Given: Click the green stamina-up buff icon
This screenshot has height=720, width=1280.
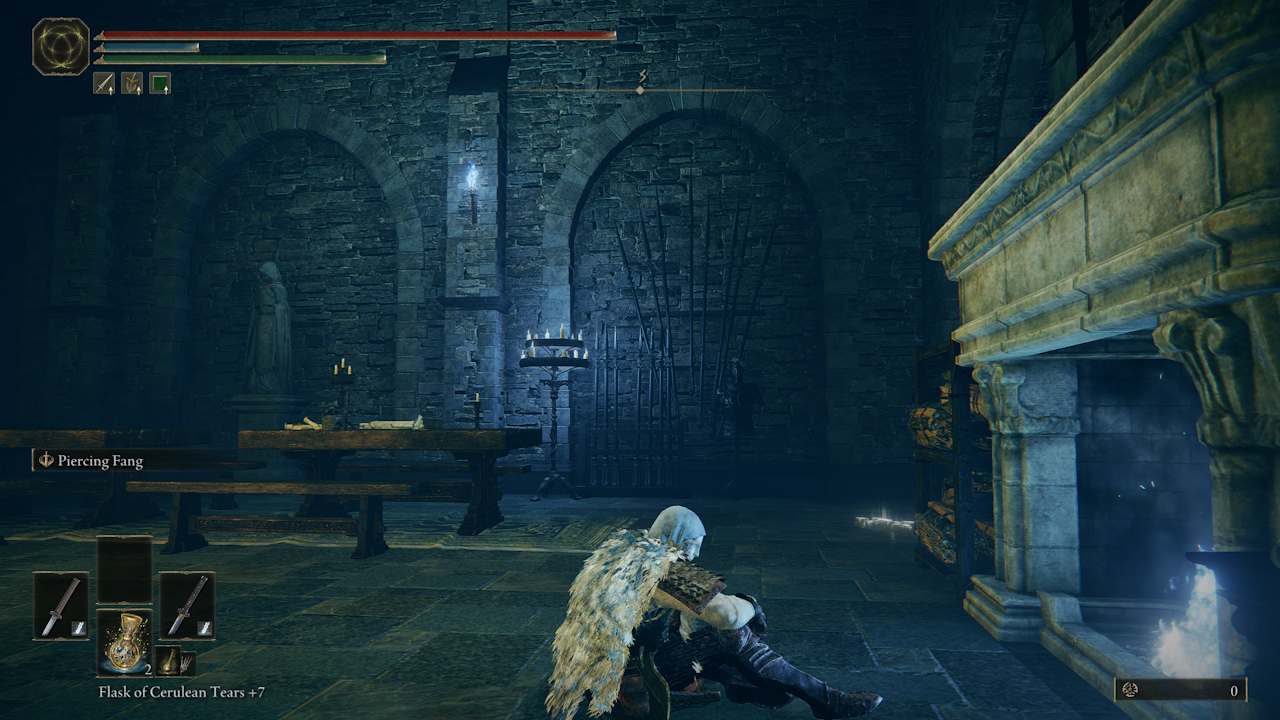Looking at the screenshot, I should click(x=160, y=83).
